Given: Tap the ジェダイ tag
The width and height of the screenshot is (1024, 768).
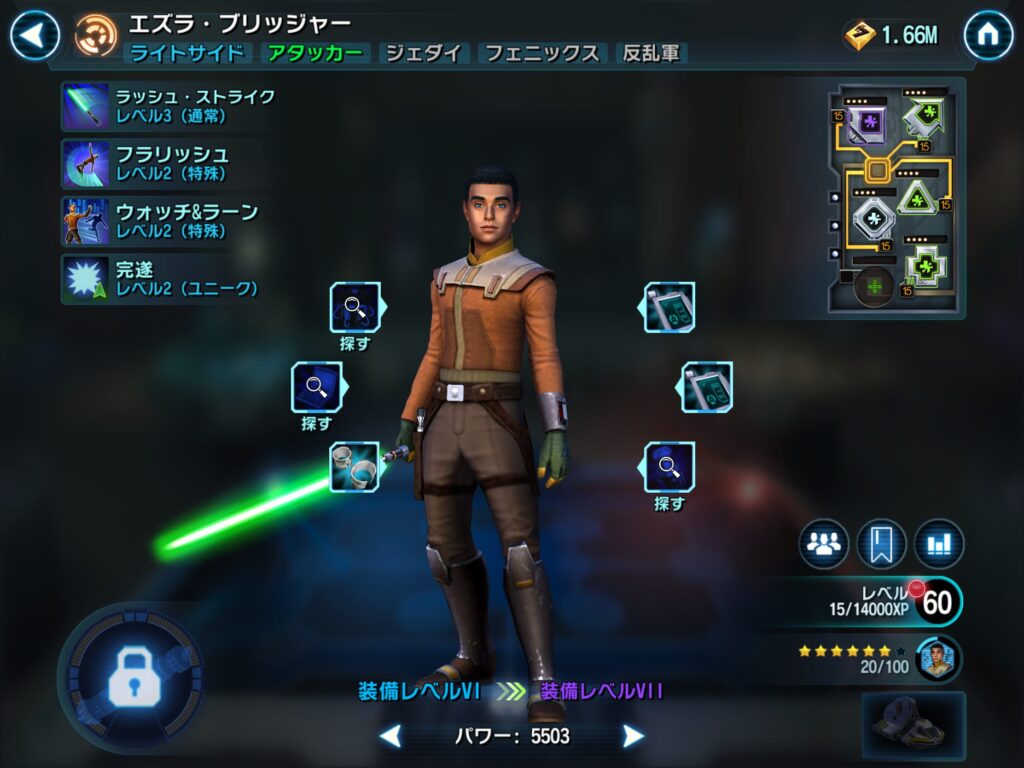Looking at the screenshot, I should click(x=424, y=54).
